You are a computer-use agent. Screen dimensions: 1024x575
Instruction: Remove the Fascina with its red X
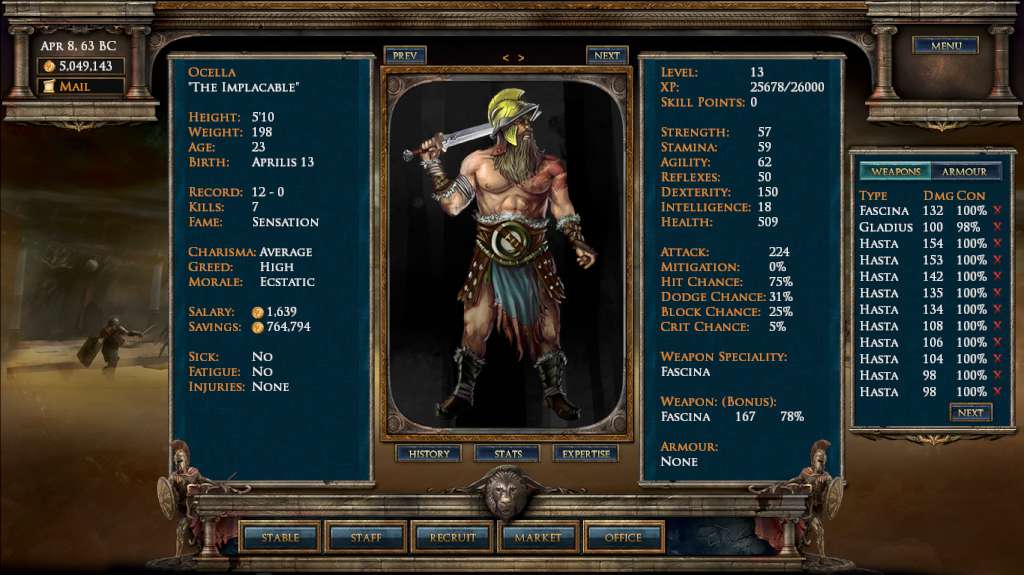[x=996, y=211]
